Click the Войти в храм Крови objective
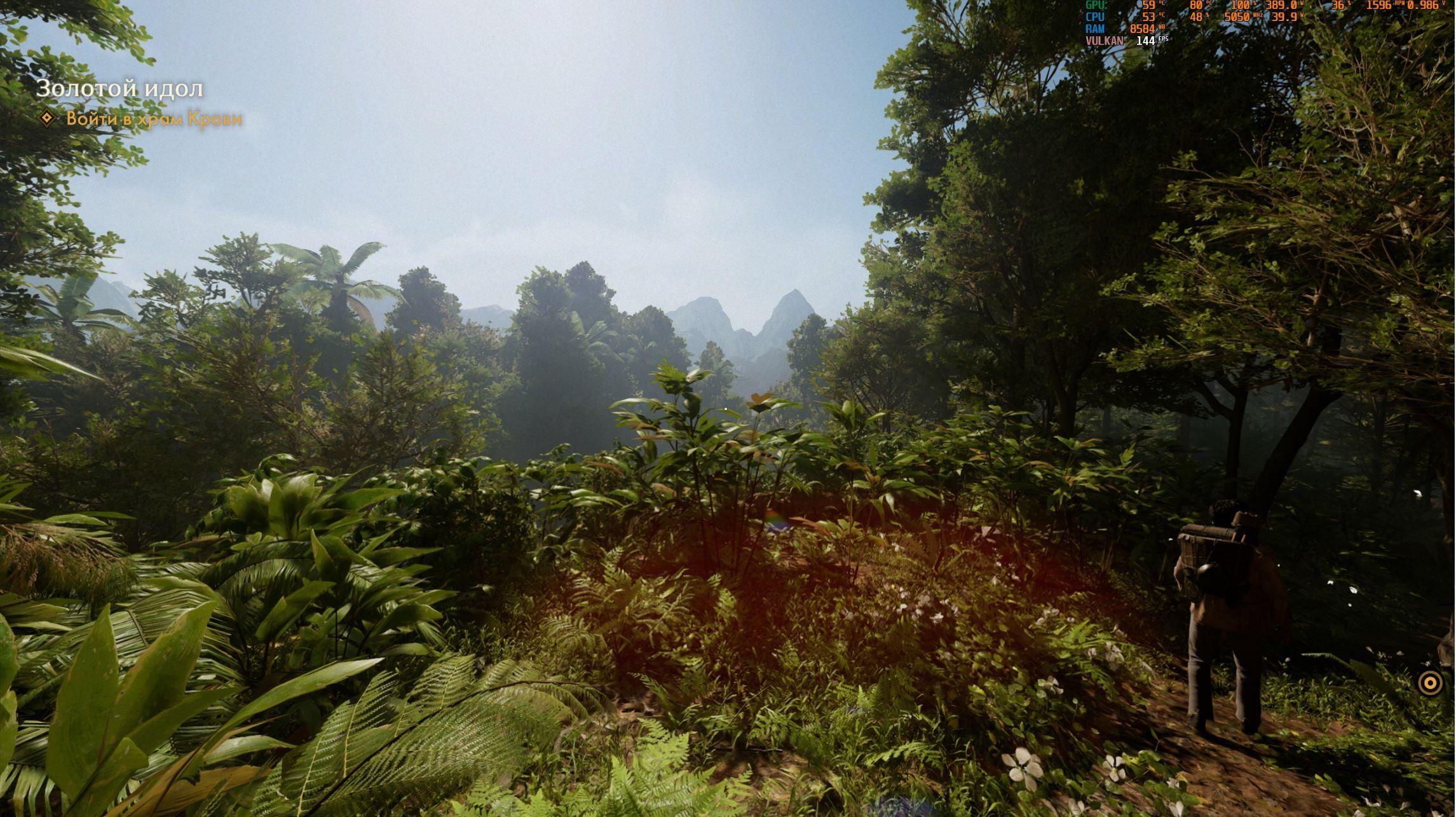This screenshot has height=817, width=1456. click(154, 119)
